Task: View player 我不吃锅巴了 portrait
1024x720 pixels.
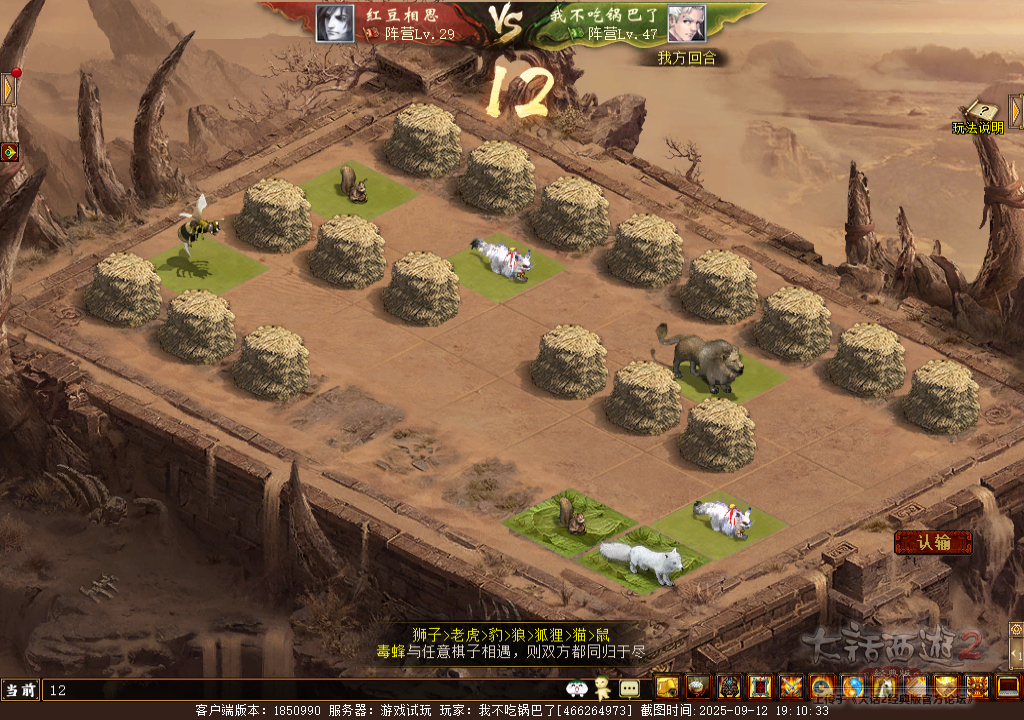Action: pos(686,23)
